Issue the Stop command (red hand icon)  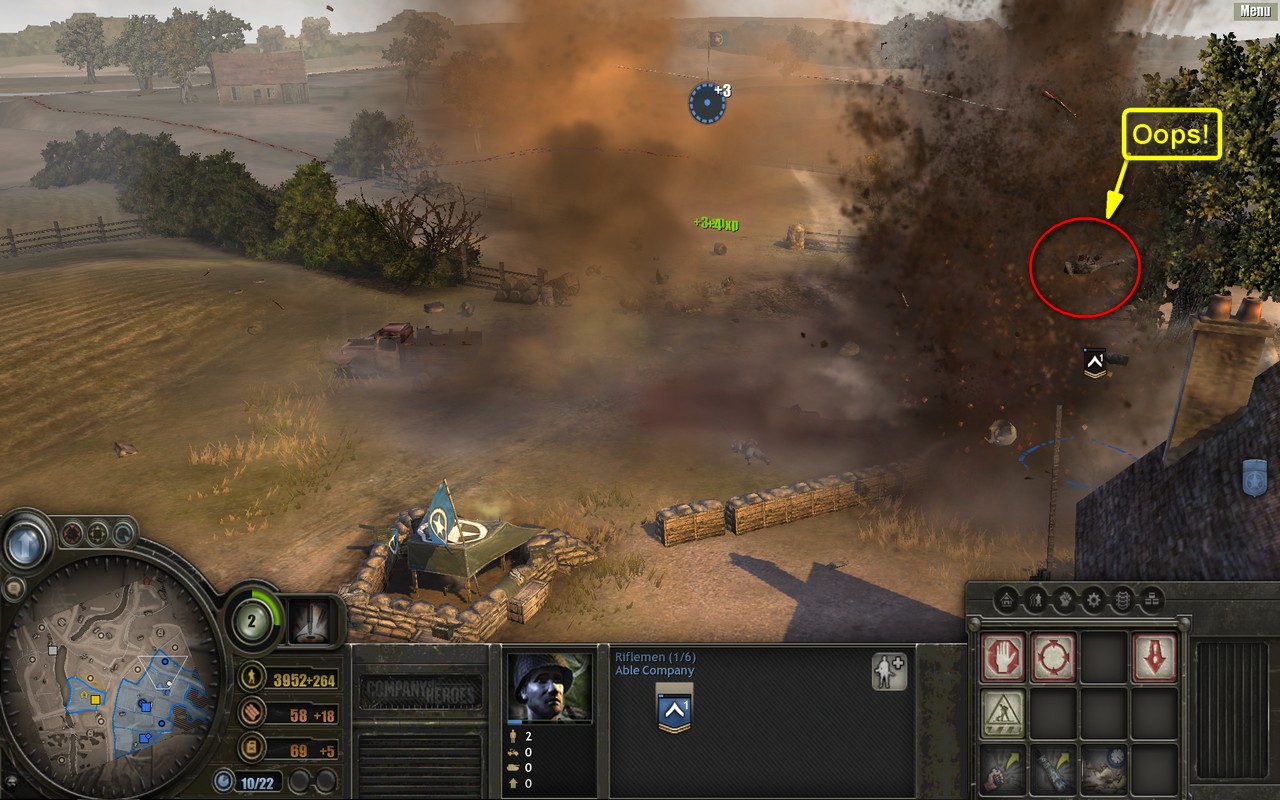coord(1002,657)
